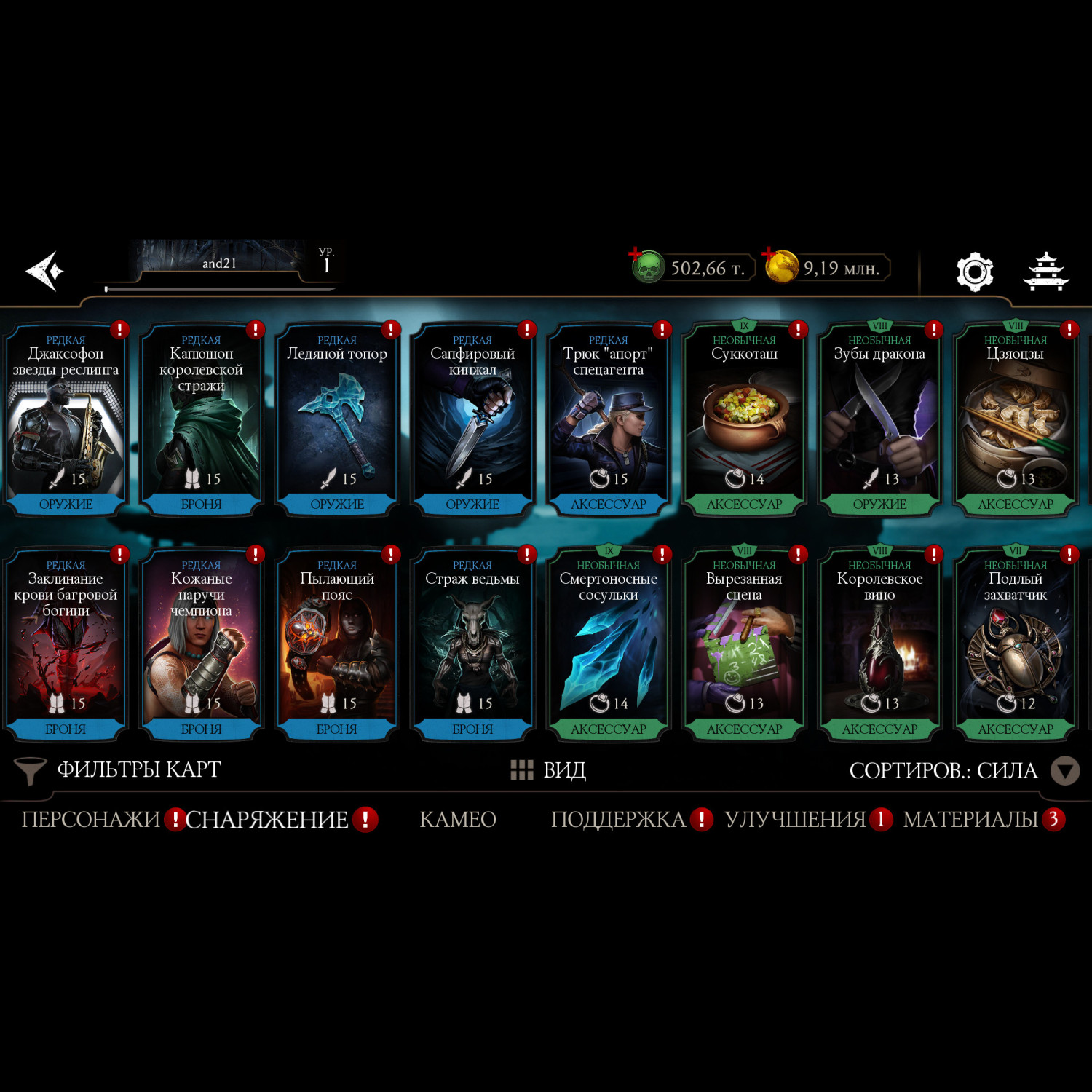1092x1092 pixels.
Task: Choose the Страж ведьмы armor card
Action: pyautogui.click(x=472, y=645)
